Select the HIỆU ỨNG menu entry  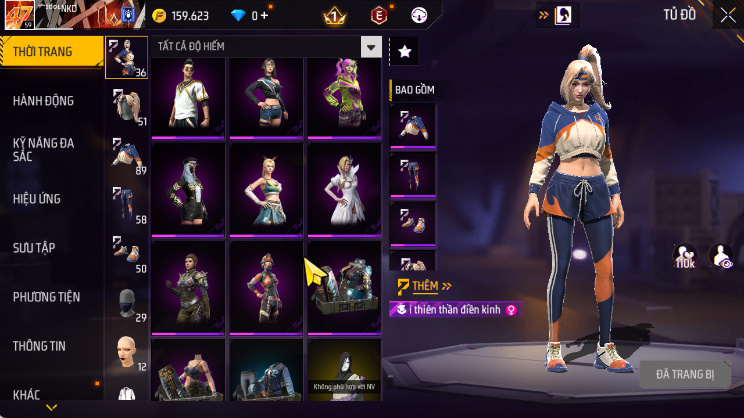pyautogui.click(x=38, y=198)
